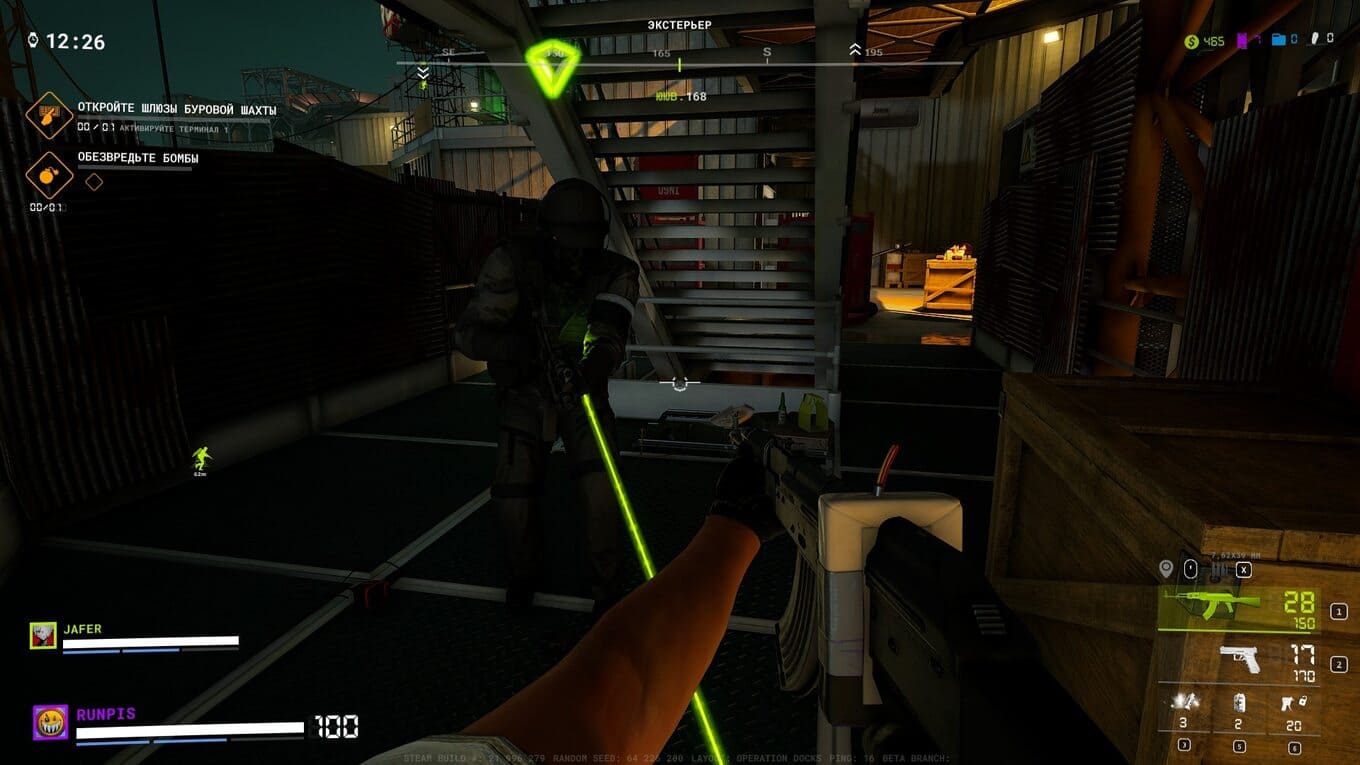Viewport: 1360px width, 765px height.
Task: Click the purple keycard icon
Action: click(x=1243, y=41)
